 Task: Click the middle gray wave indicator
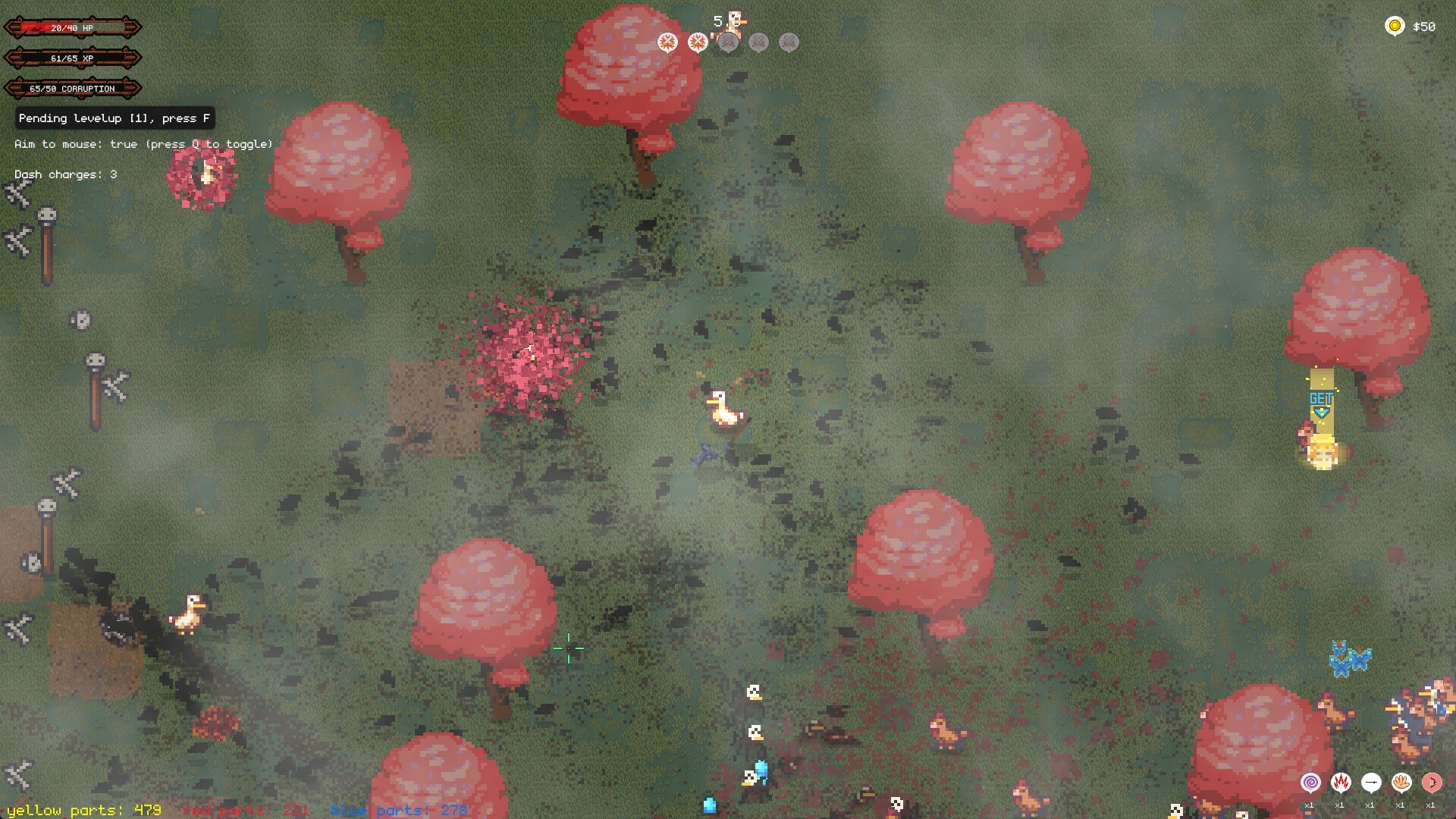758,42
